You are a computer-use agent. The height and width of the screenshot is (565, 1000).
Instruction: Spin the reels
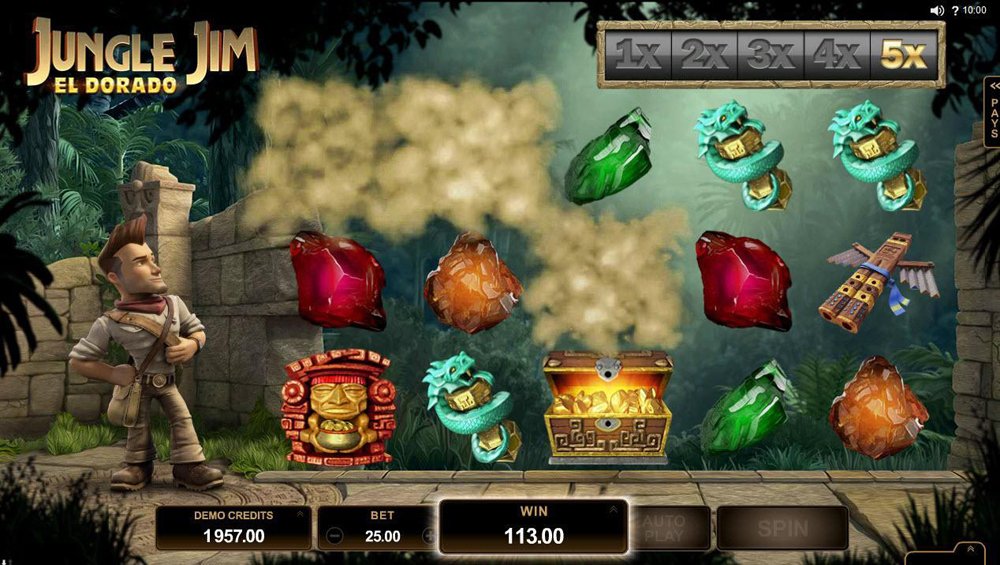(782, 527)
